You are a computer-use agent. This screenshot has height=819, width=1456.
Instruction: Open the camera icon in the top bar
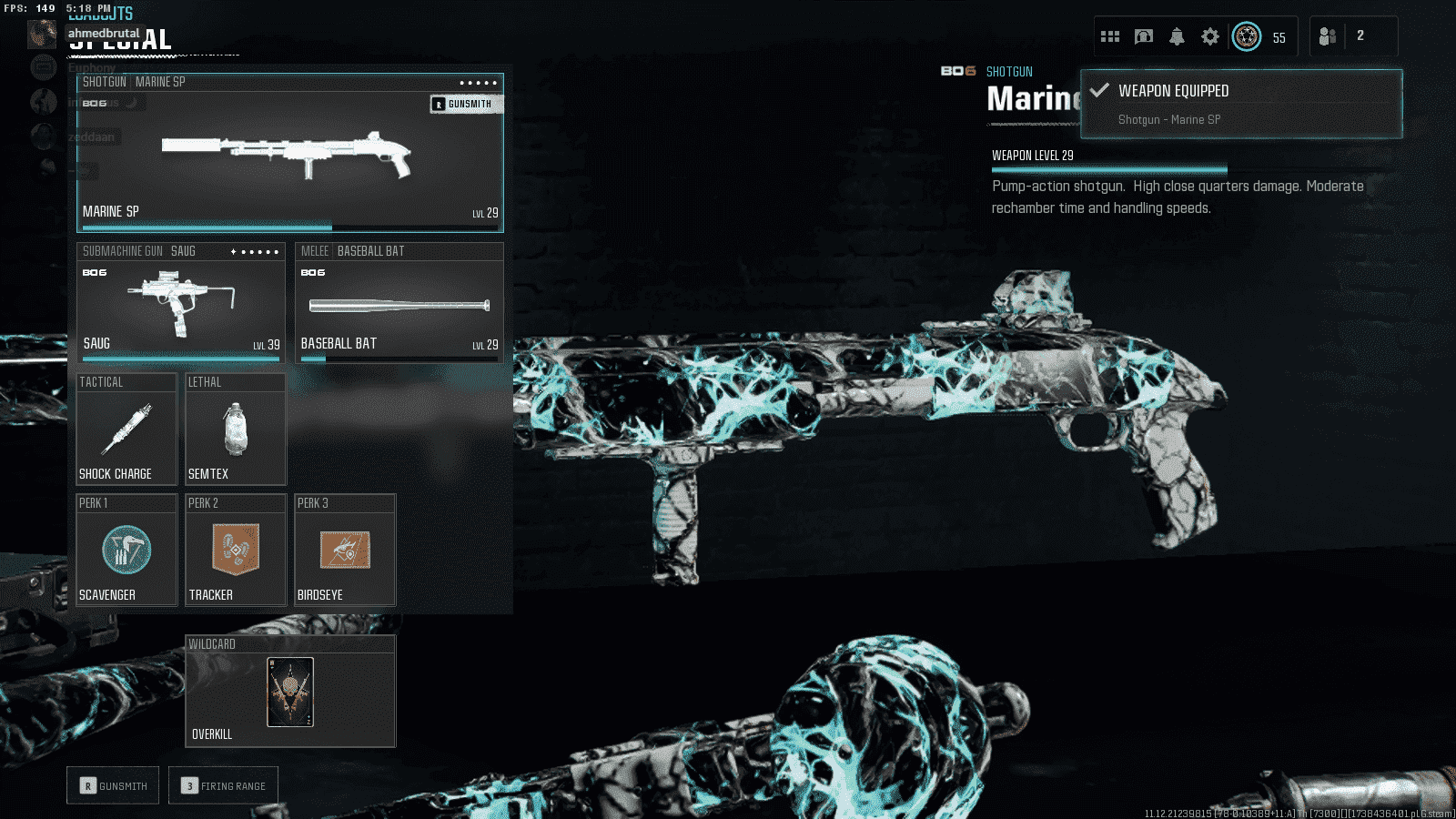tap(1144, 36)
